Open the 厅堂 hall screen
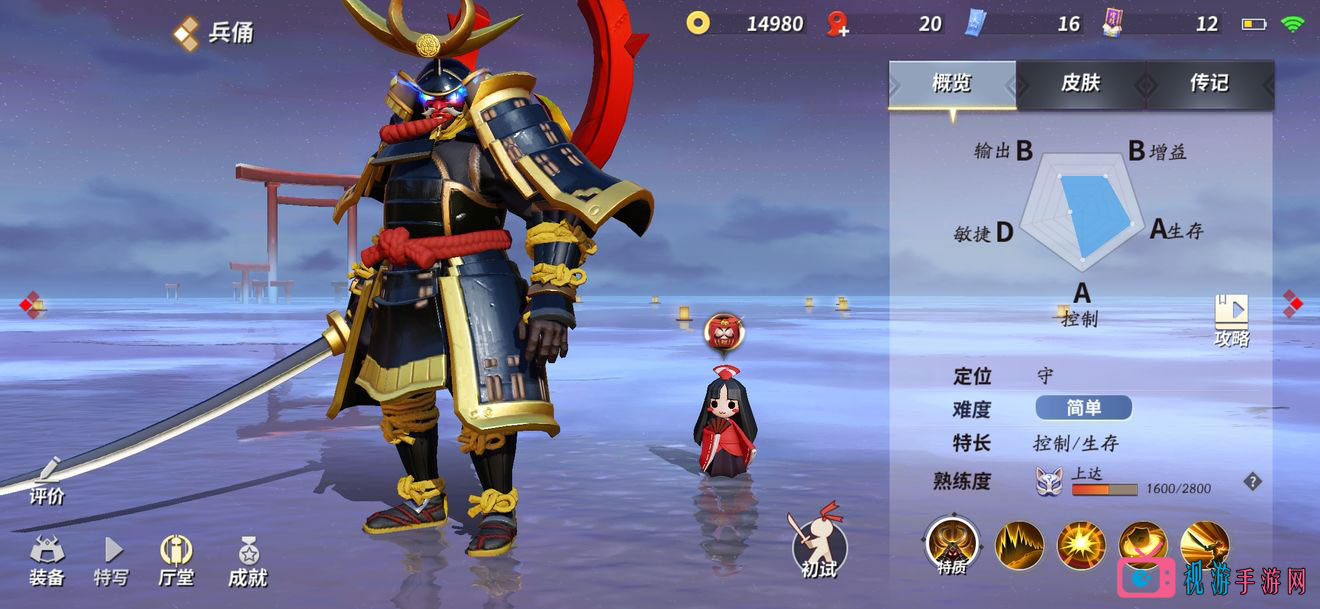1320x609 pixels. click(x=176, y=561)
